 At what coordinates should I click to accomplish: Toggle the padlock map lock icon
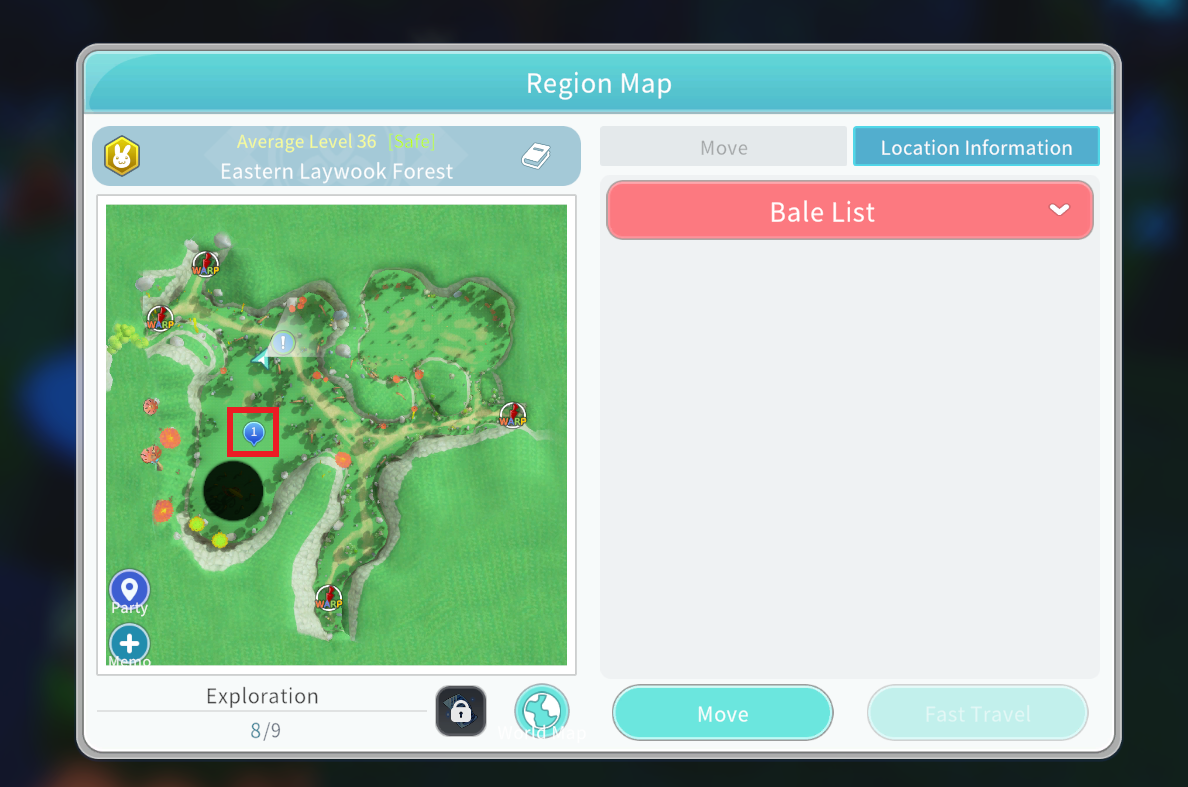point(461,711)
